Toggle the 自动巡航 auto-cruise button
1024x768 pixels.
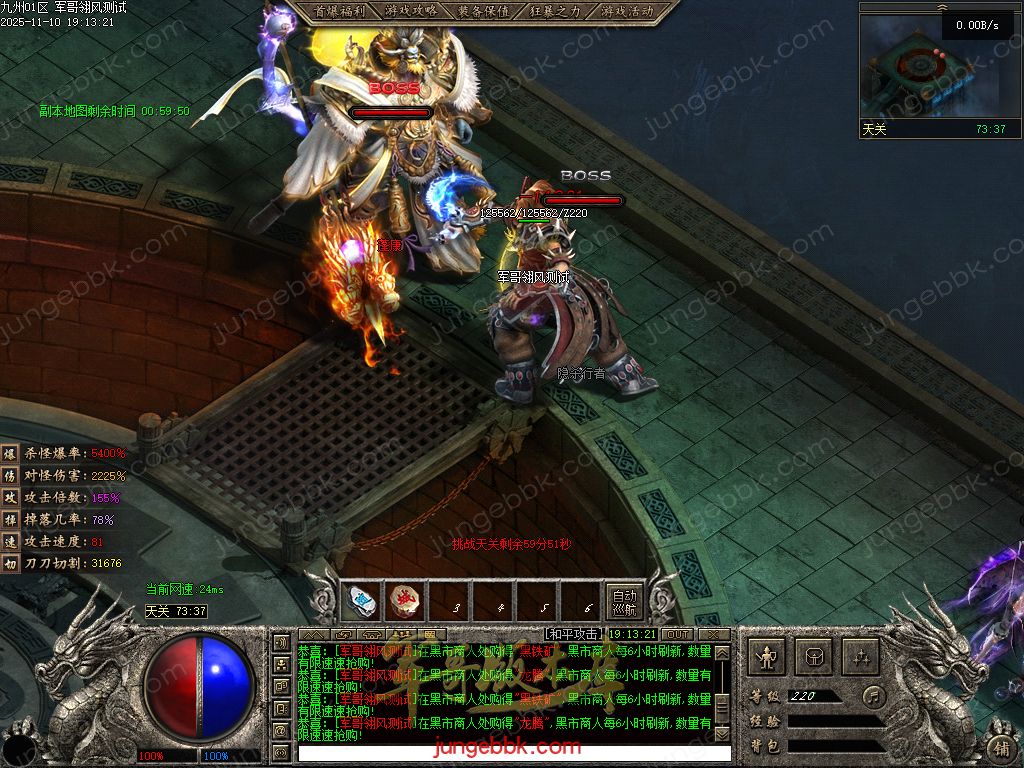(624, 601)
